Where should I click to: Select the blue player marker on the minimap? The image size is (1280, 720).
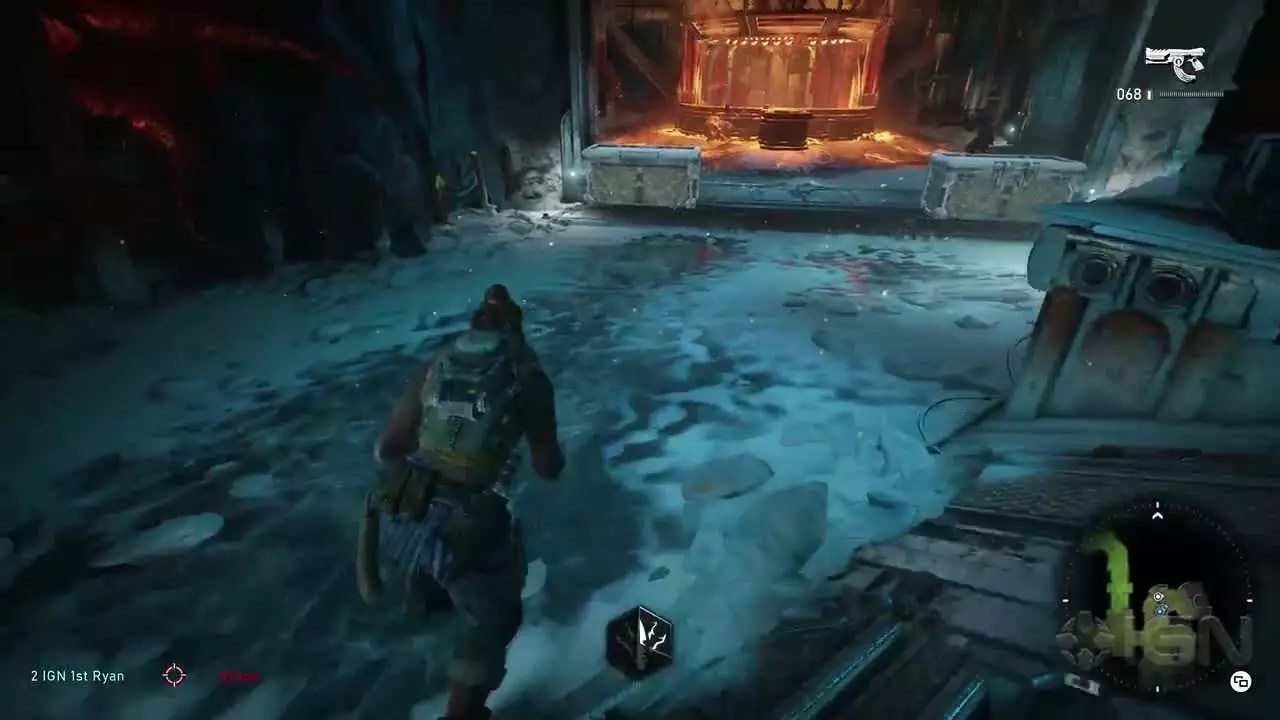[1160, 611]
